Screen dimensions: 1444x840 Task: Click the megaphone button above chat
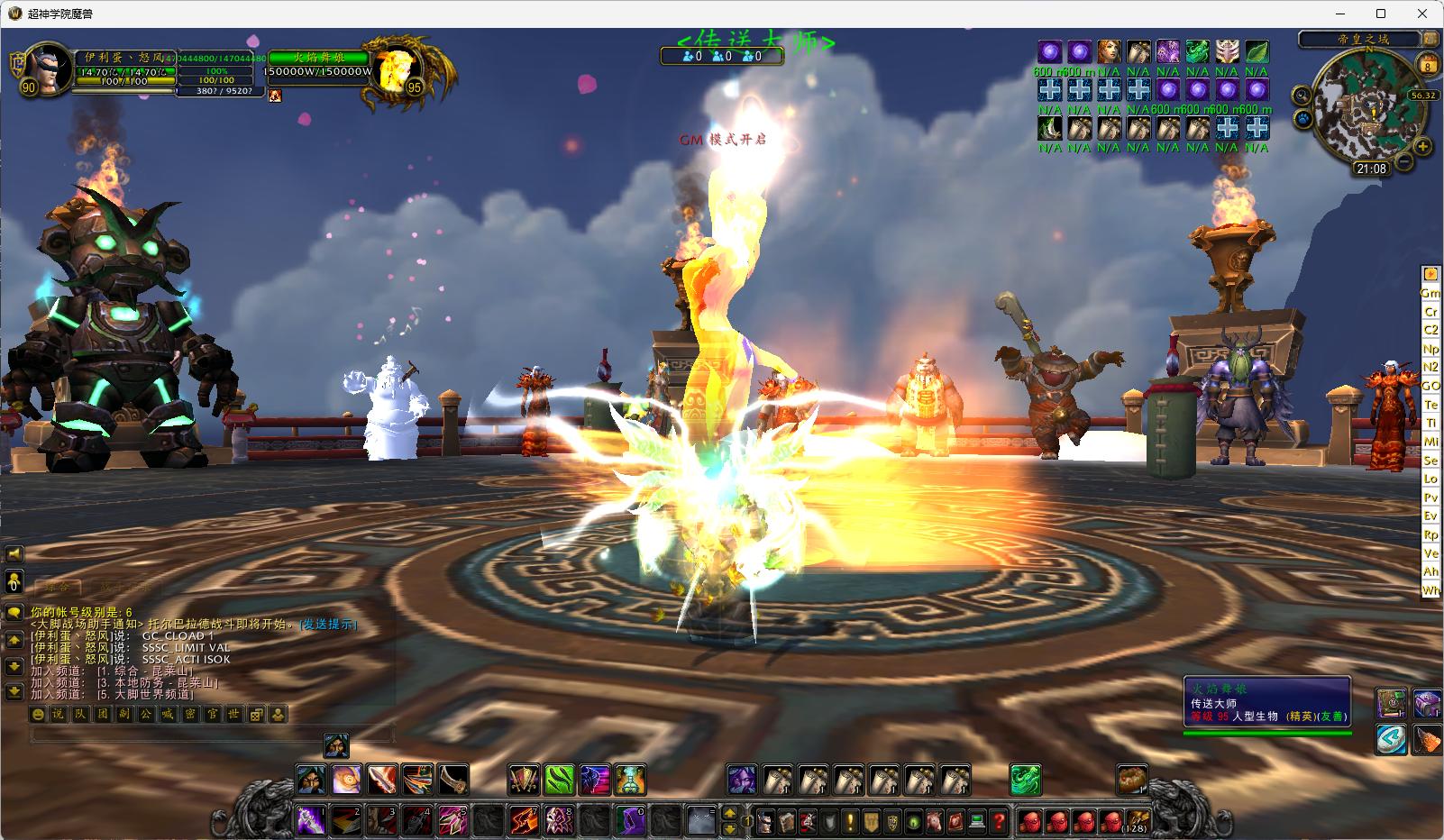(14, 553)
